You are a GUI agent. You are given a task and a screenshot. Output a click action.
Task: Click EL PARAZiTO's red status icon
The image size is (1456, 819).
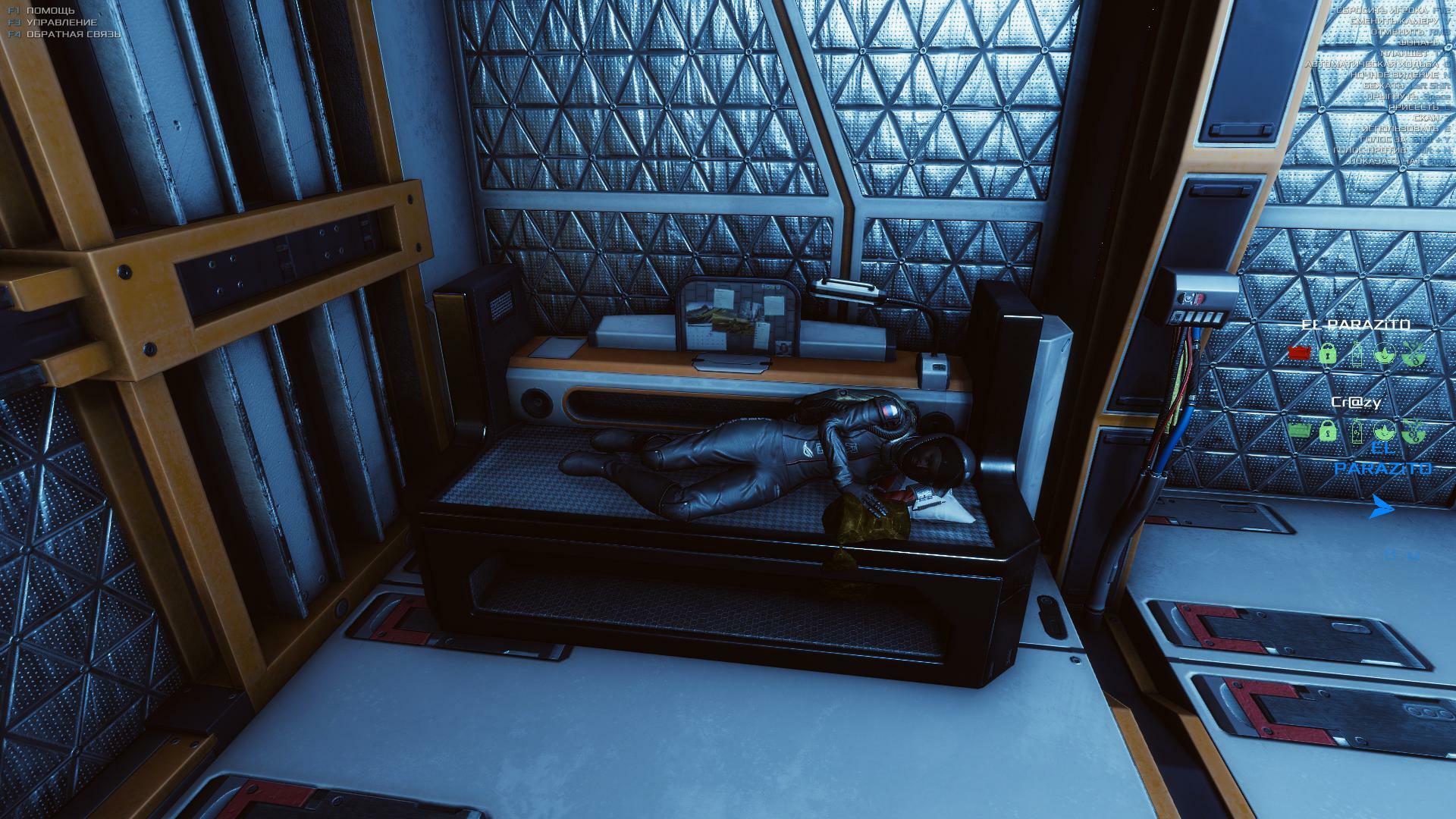pos(1300,353)
